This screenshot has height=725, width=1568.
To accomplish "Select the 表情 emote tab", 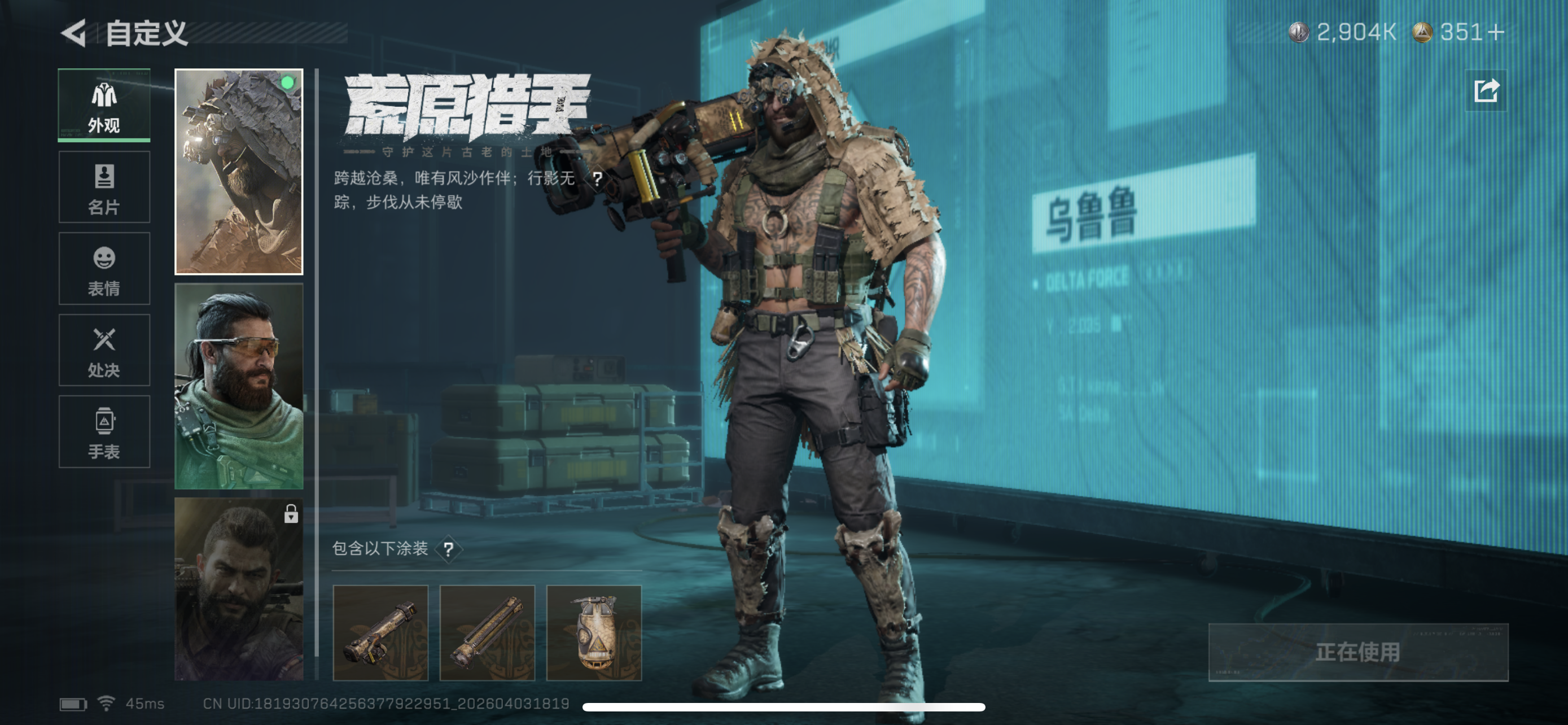I will click(104, 269).
